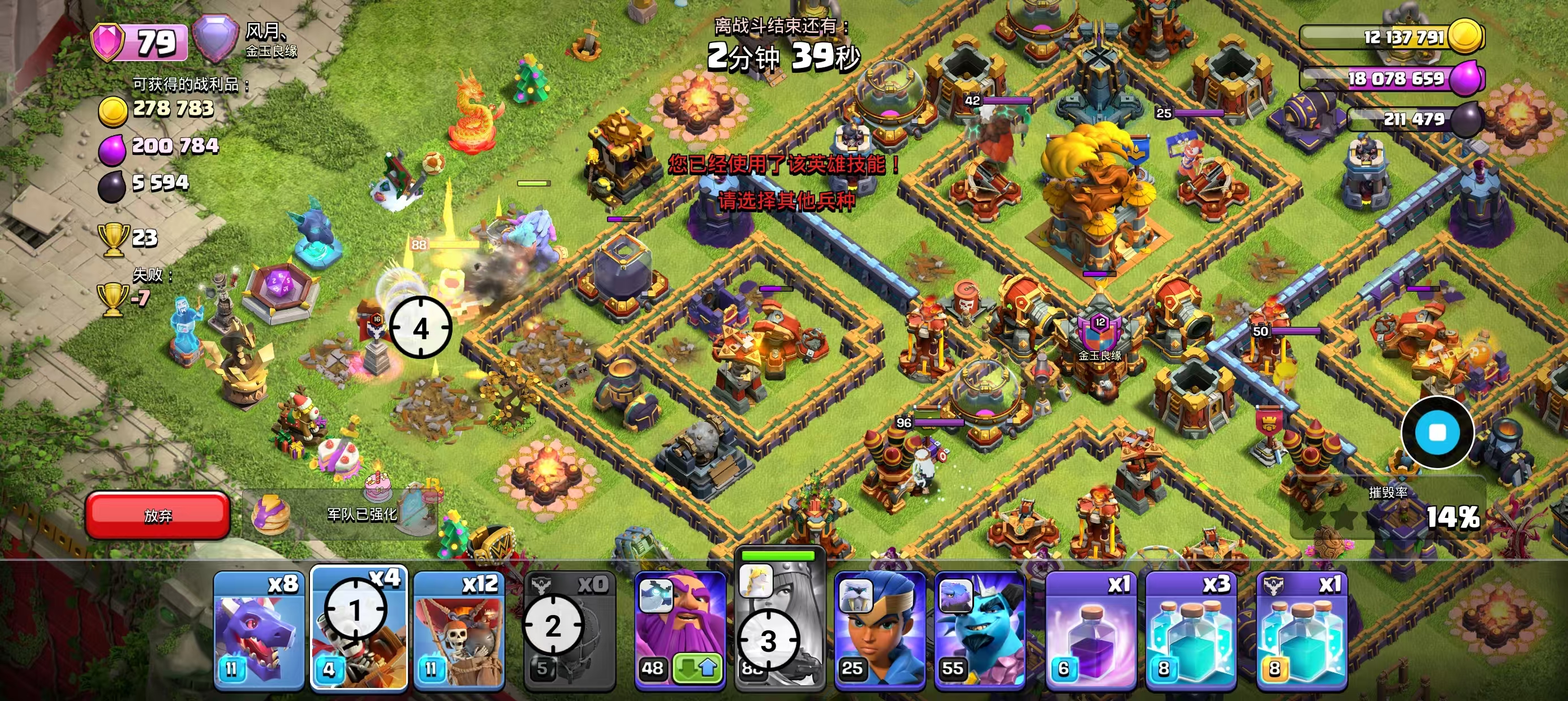Select the clan castle Freeze spell x1
Viewport: 1568px width, 701px height.
click(x=1302, y=630)
